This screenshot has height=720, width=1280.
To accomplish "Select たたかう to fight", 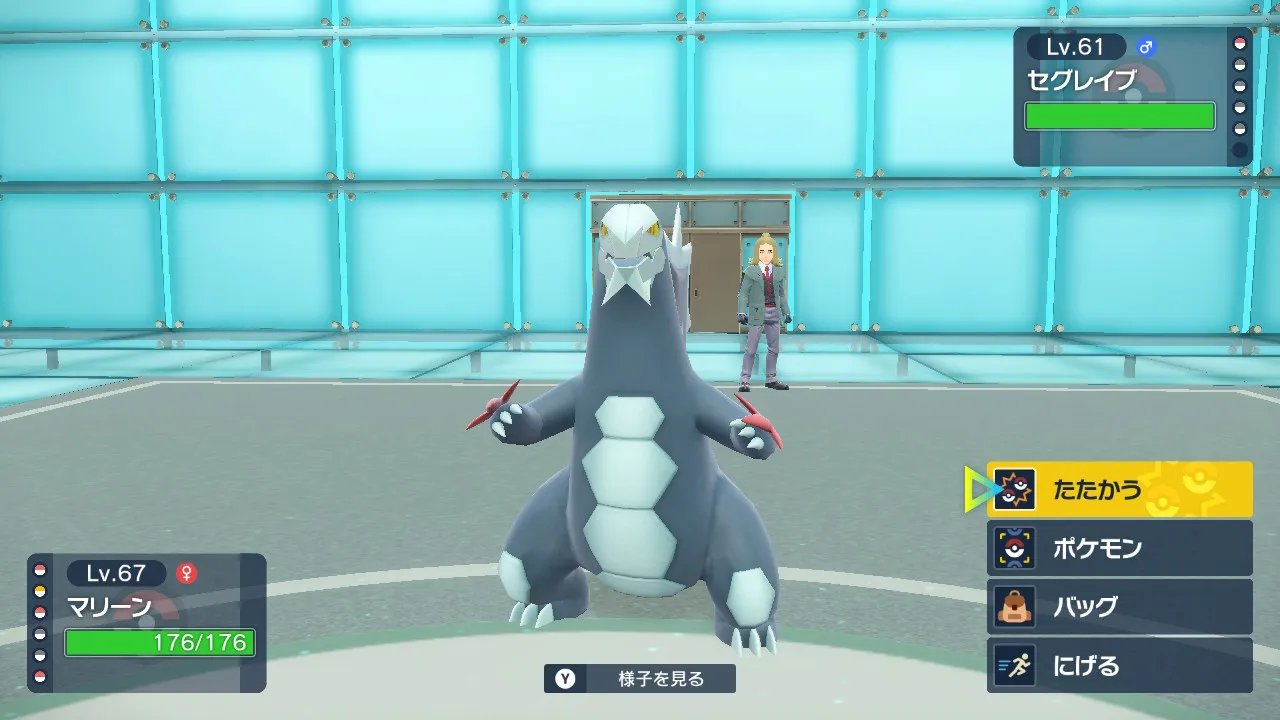I will coord(1119,489).
